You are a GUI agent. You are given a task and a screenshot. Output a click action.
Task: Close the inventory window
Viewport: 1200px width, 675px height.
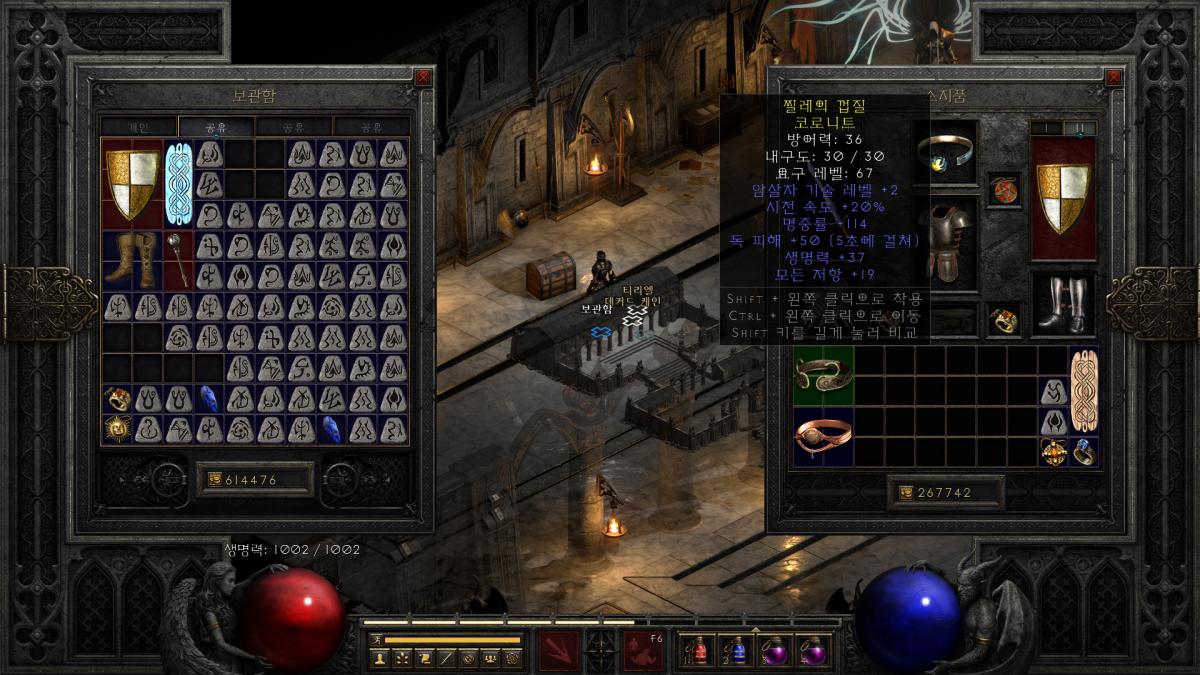click(1113, 77)
